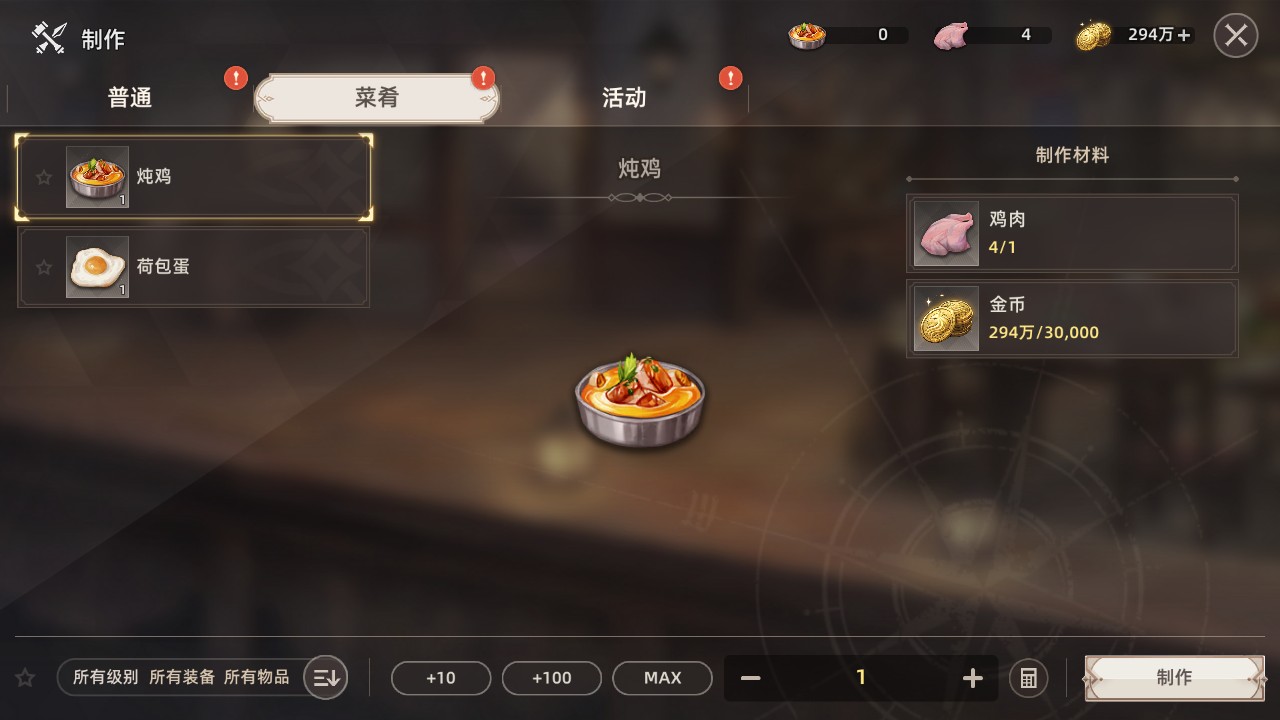Viewport: 1280px width, 720px height.
Task: Favorite the 荷包蛋 recipe with its star
Action: point(43,267)
